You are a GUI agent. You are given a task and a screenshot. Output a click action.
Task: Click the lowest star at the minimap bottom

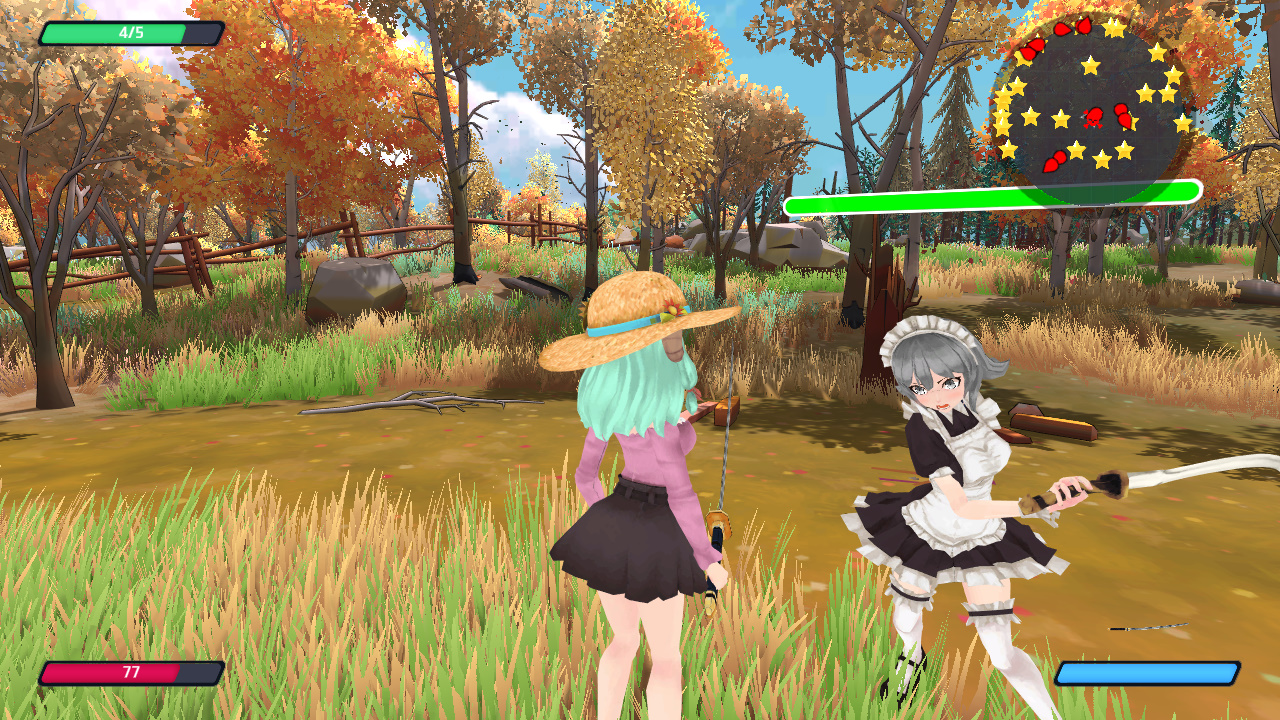point(1102,162)
